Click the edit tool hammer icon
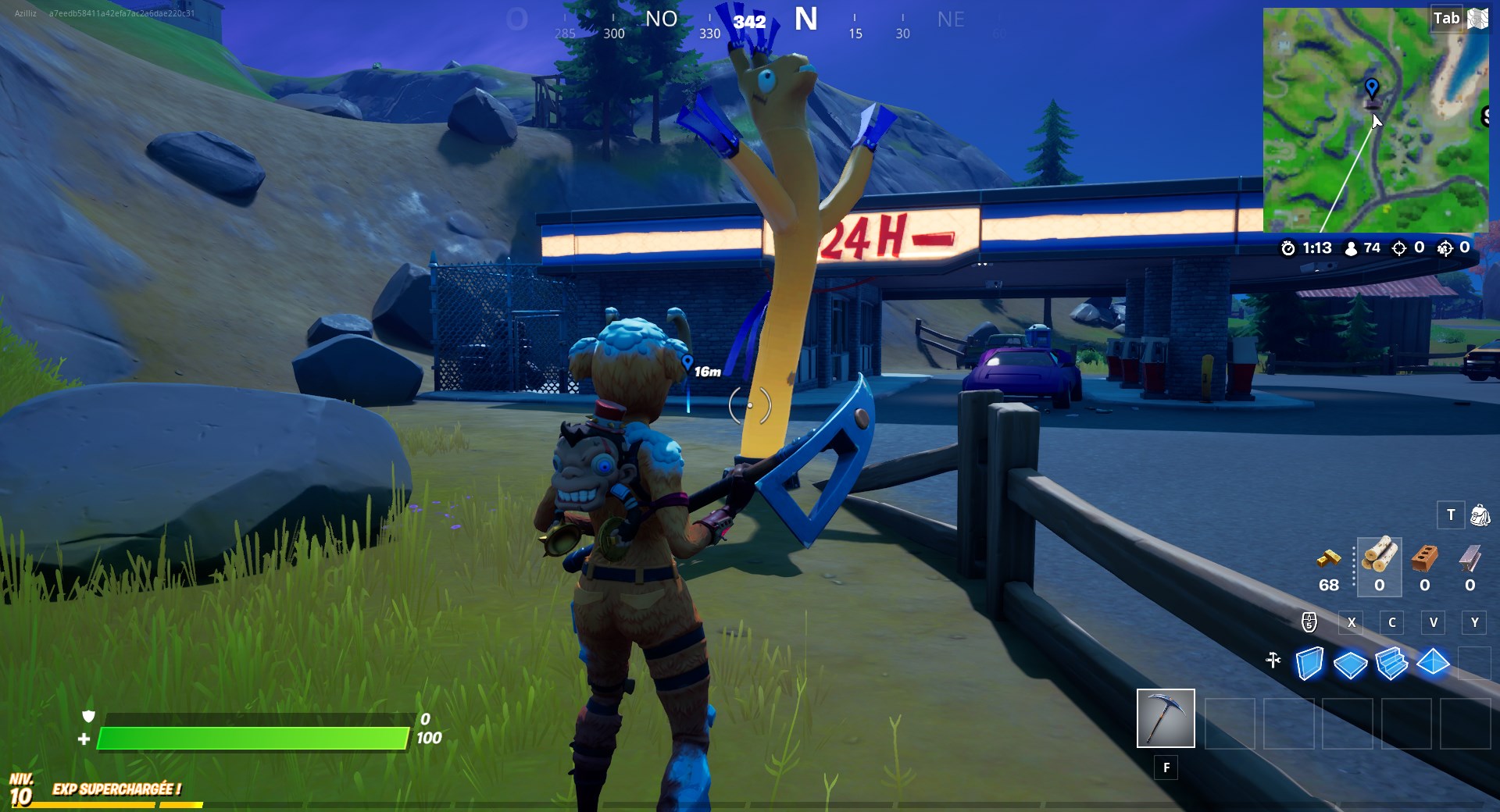Screen dimensions: 1500x812 click(1275, 660)
